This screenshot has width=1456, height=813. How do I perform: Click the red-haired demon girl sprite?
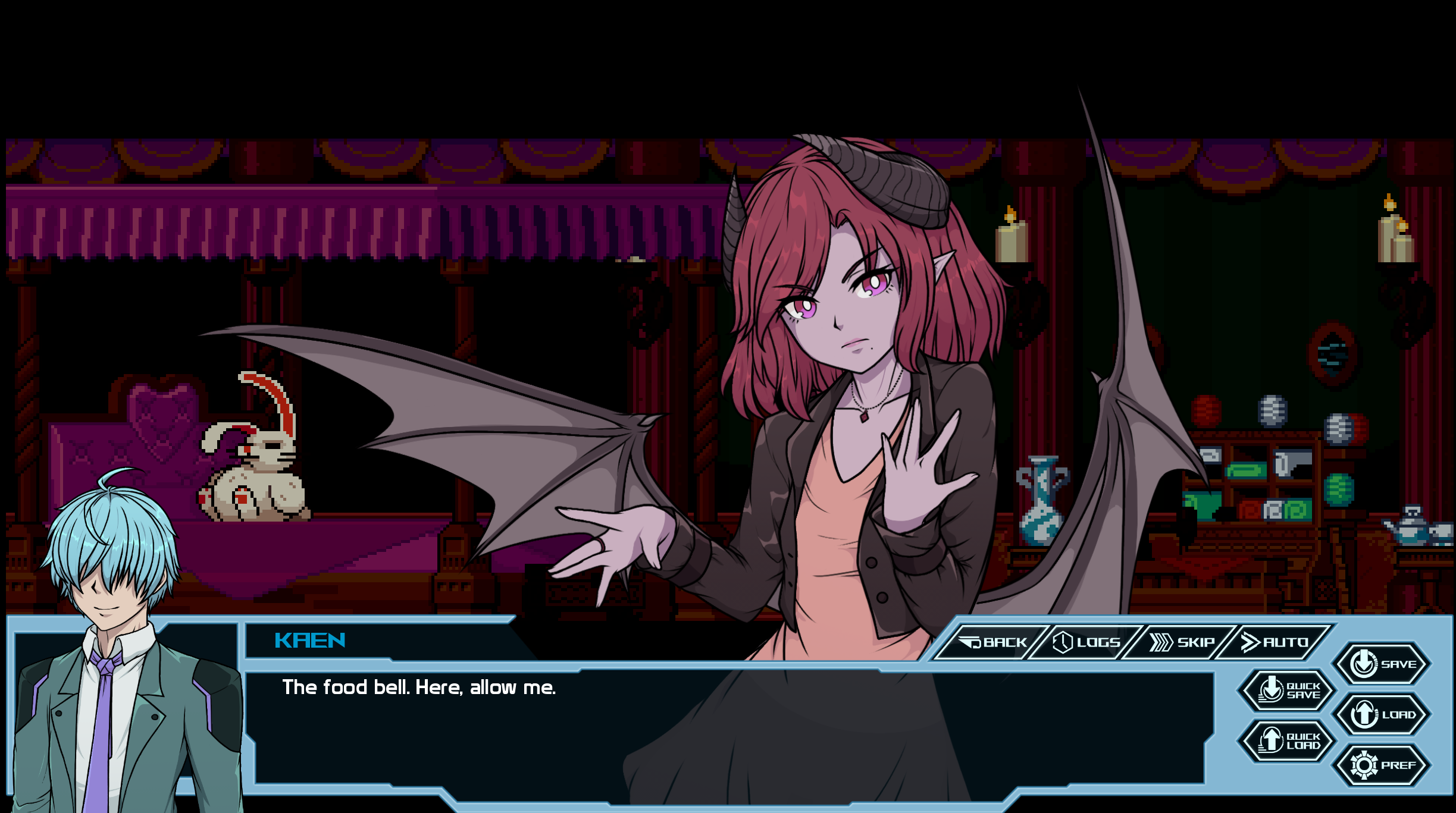click(x=851, y=357)
